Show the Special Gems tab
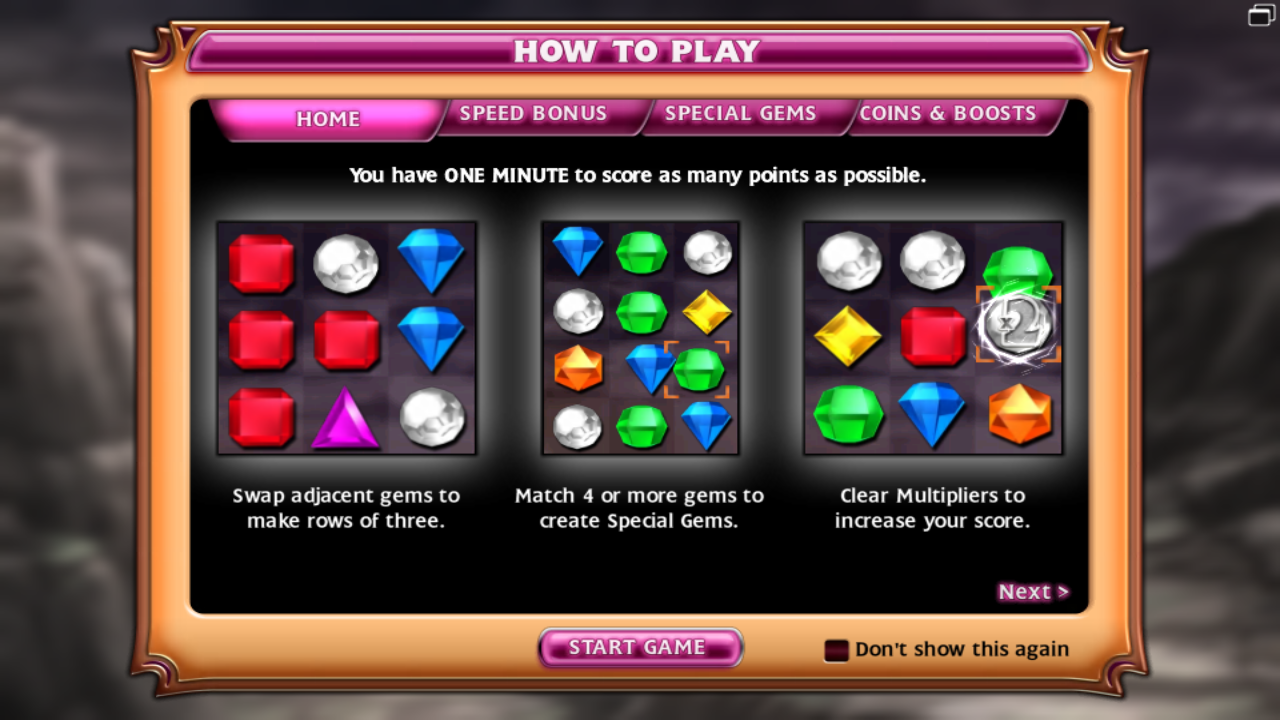The image size is (1280, 720). (740, 114)
